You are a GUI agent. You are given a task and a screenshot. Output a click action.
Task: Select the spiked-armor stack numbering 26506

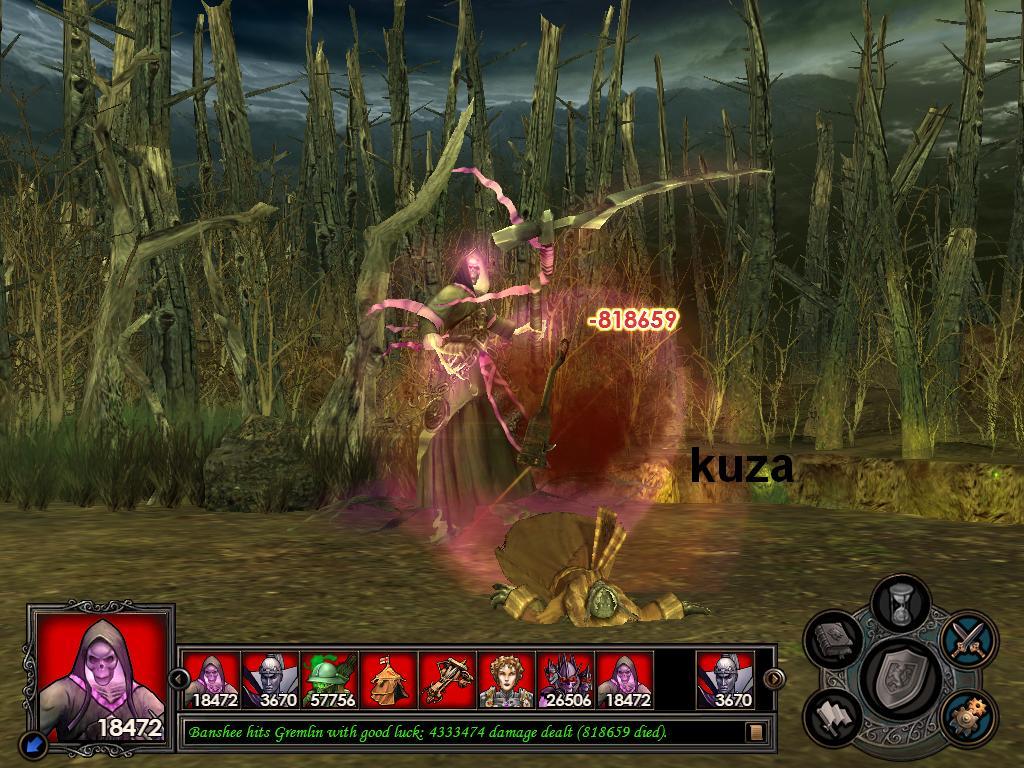point(566,680)
